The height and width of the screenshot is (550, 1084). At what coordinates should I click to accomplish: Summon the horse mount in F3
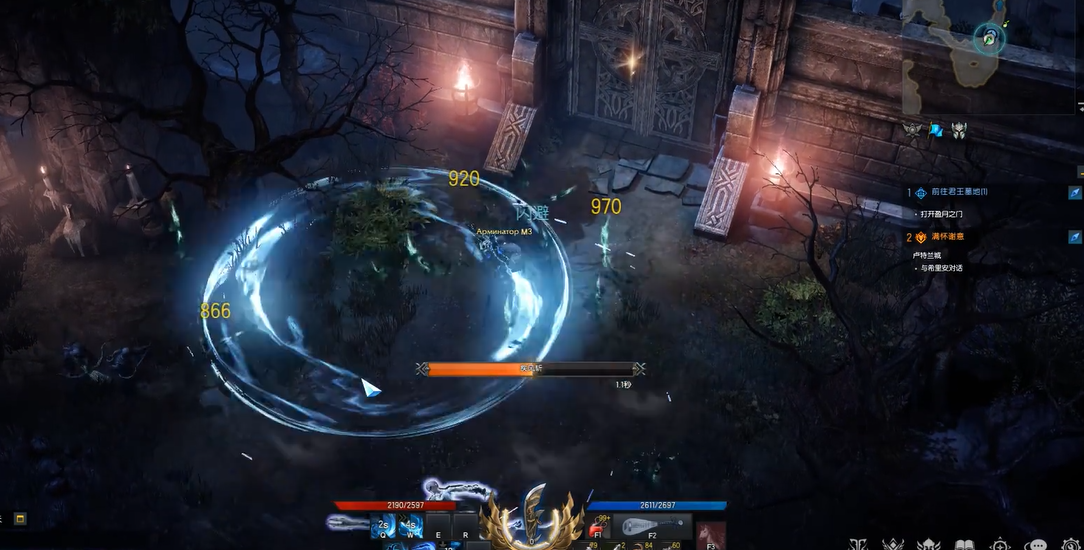click(711, 534)
